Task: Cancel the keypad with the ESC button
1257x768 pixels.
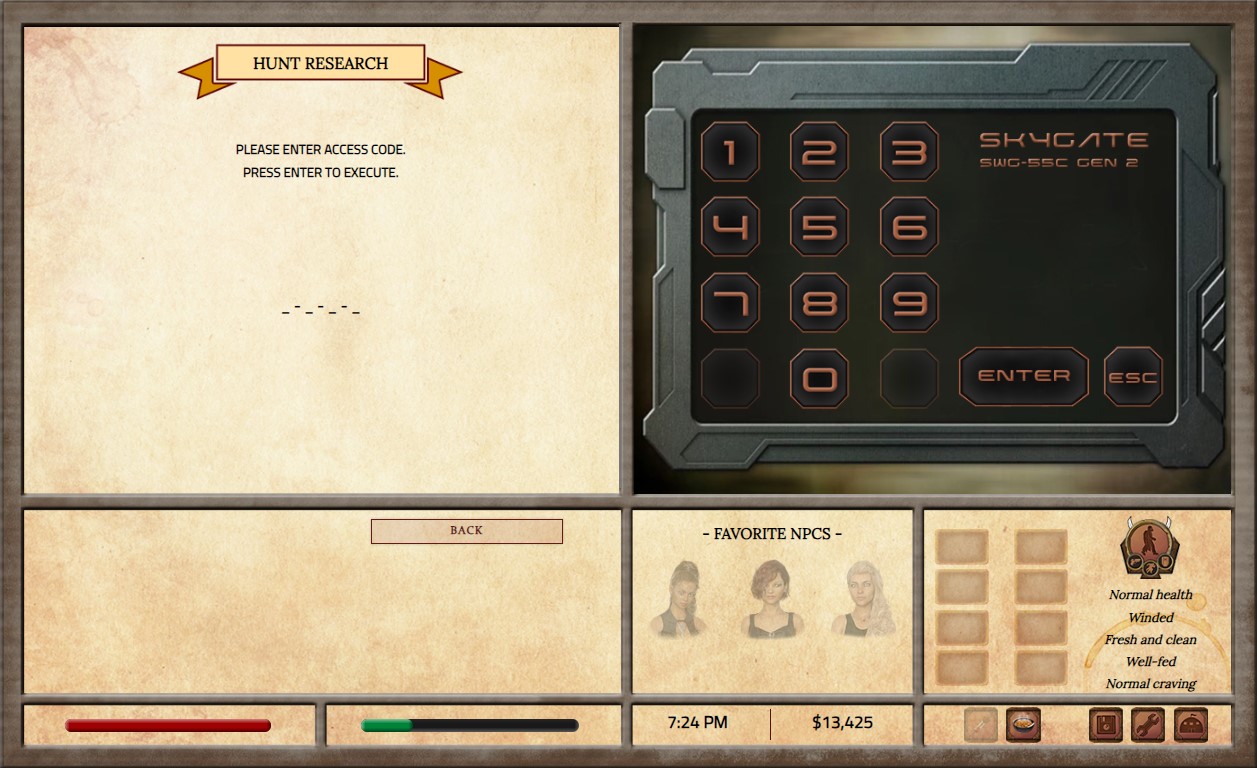Action: [x=1133, y=377]
